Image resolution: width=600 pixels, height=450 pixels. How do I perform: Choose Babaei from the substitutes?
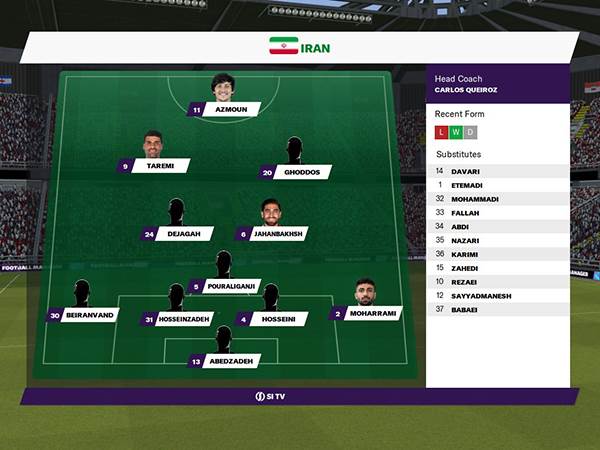point(497,309)
